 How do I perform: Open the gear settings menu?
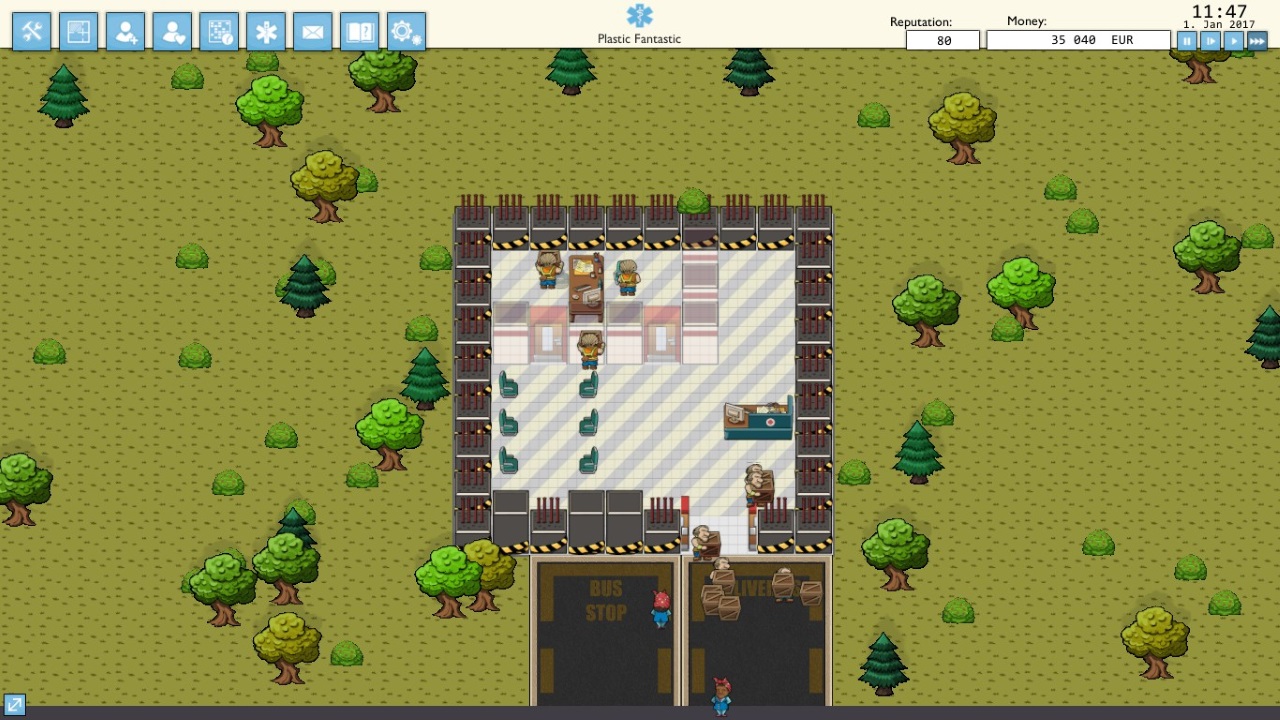(407, 32)
